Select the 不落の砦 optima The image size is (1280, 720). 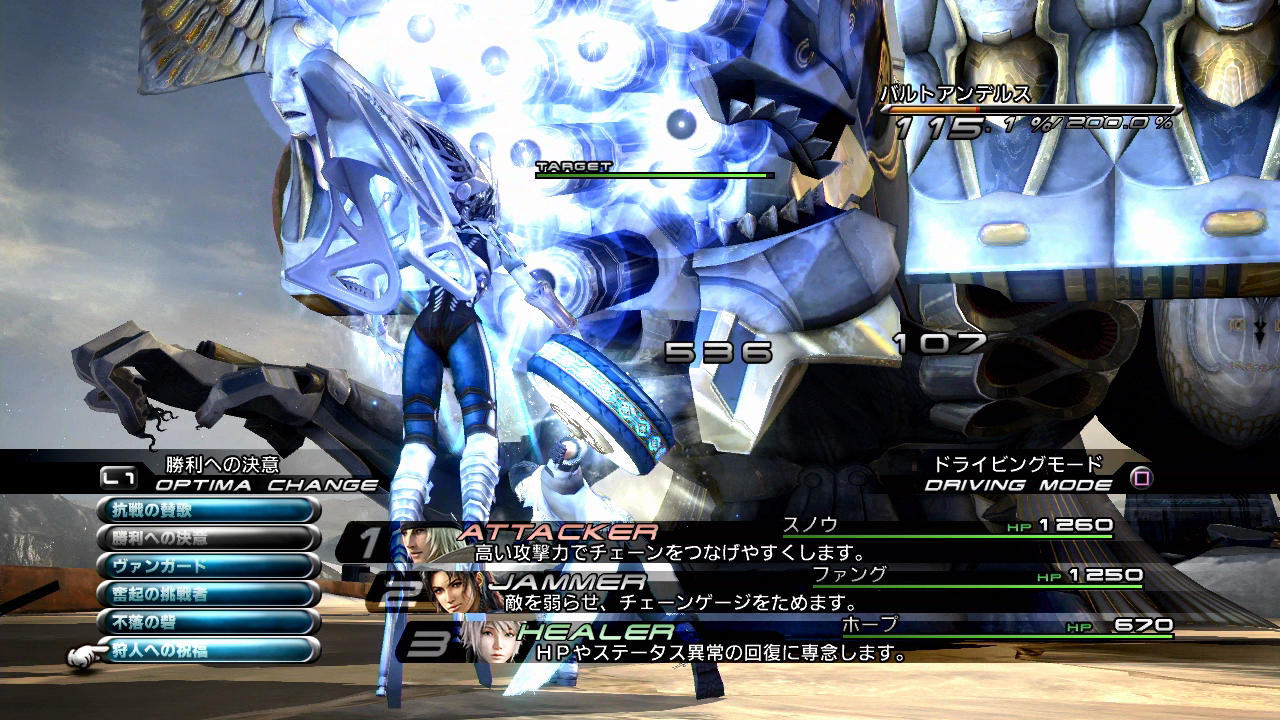tap(208, 622)
